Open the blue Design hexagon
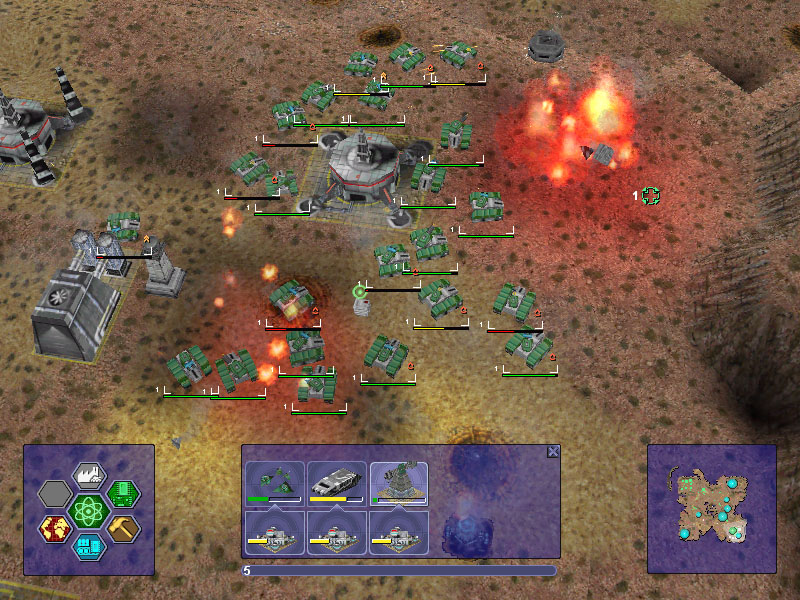The width and height of the screenshot is (800, 600). 89,546
